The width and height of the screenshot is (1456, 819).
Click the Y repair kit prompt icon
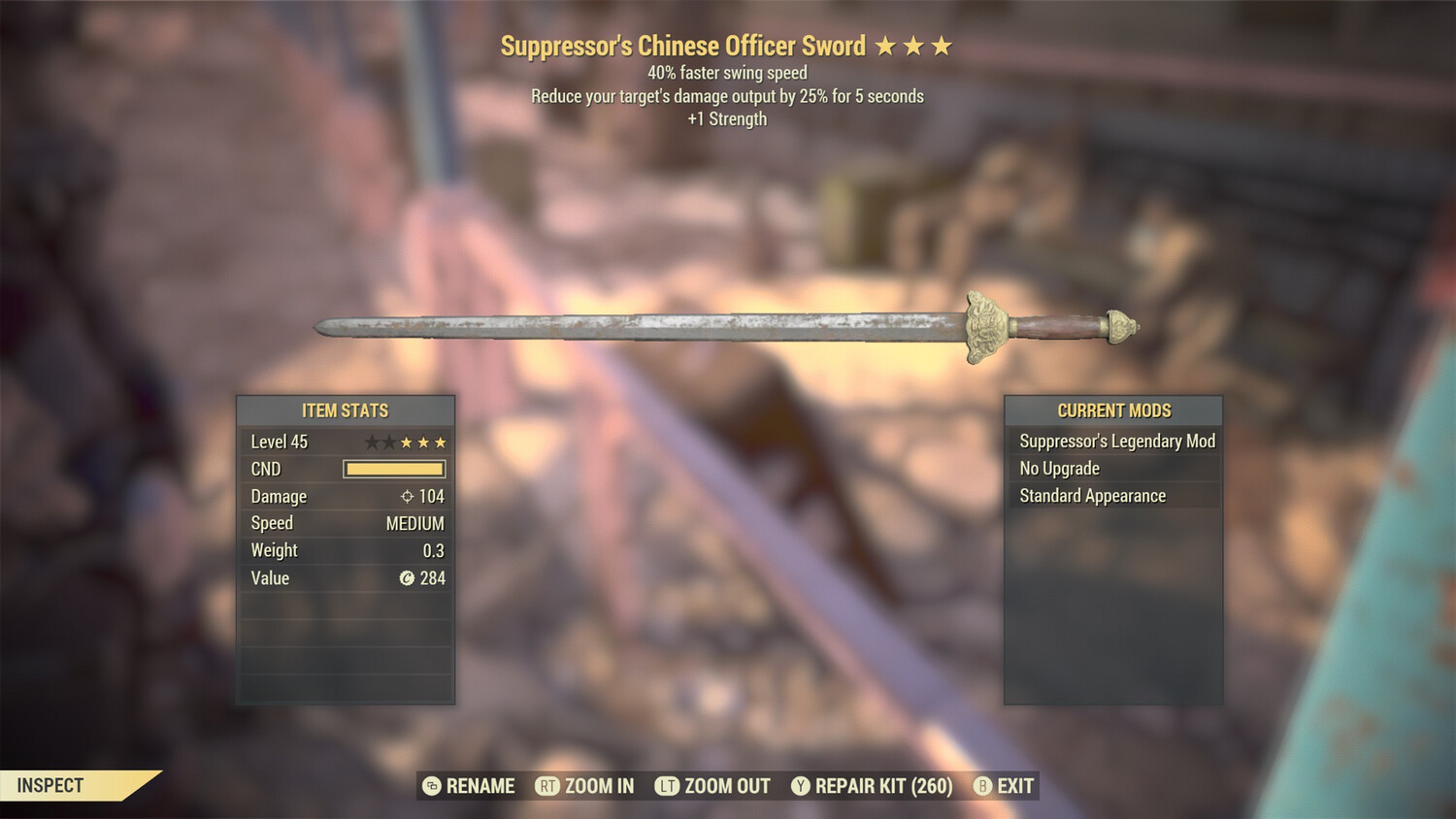(802, 786)
